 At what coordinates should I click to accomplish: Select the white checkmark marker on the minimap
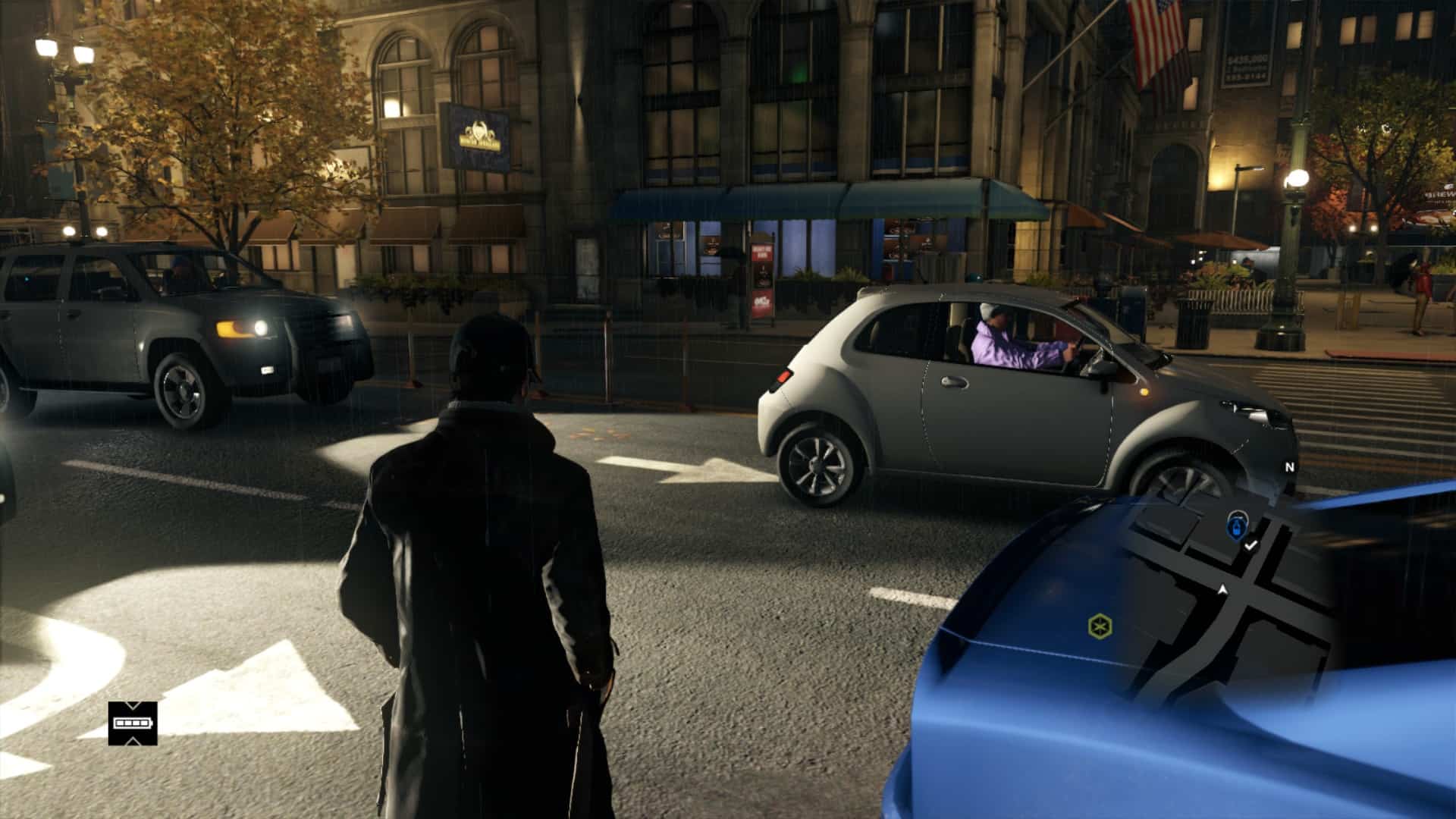[x=1251, y=544]
